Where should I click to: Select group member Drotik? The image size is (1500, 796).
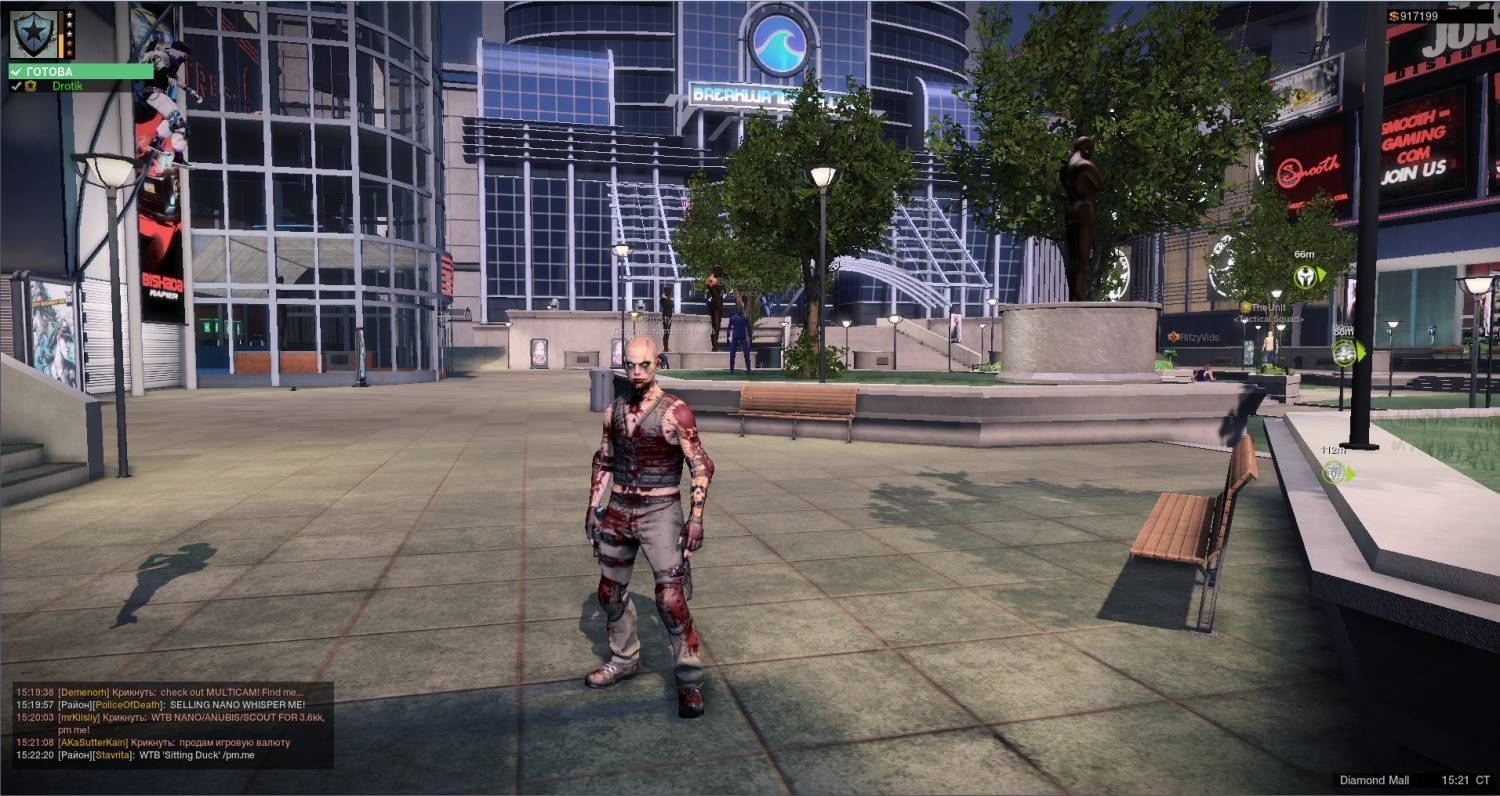coord(67,86)
